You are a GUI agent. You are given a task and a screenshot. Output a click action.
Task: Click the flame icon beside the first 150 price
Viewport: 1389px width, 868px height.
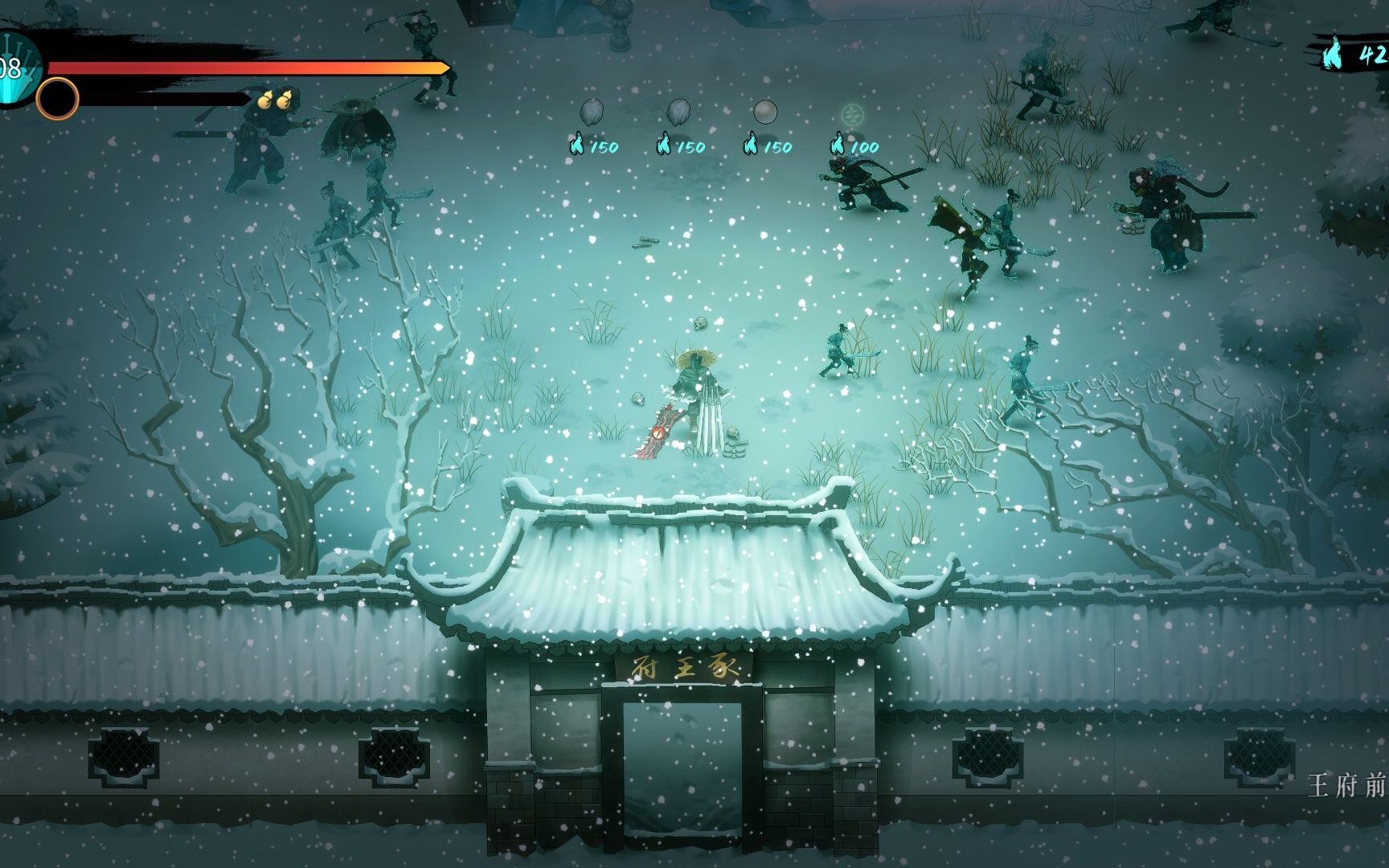pos(576,145)
